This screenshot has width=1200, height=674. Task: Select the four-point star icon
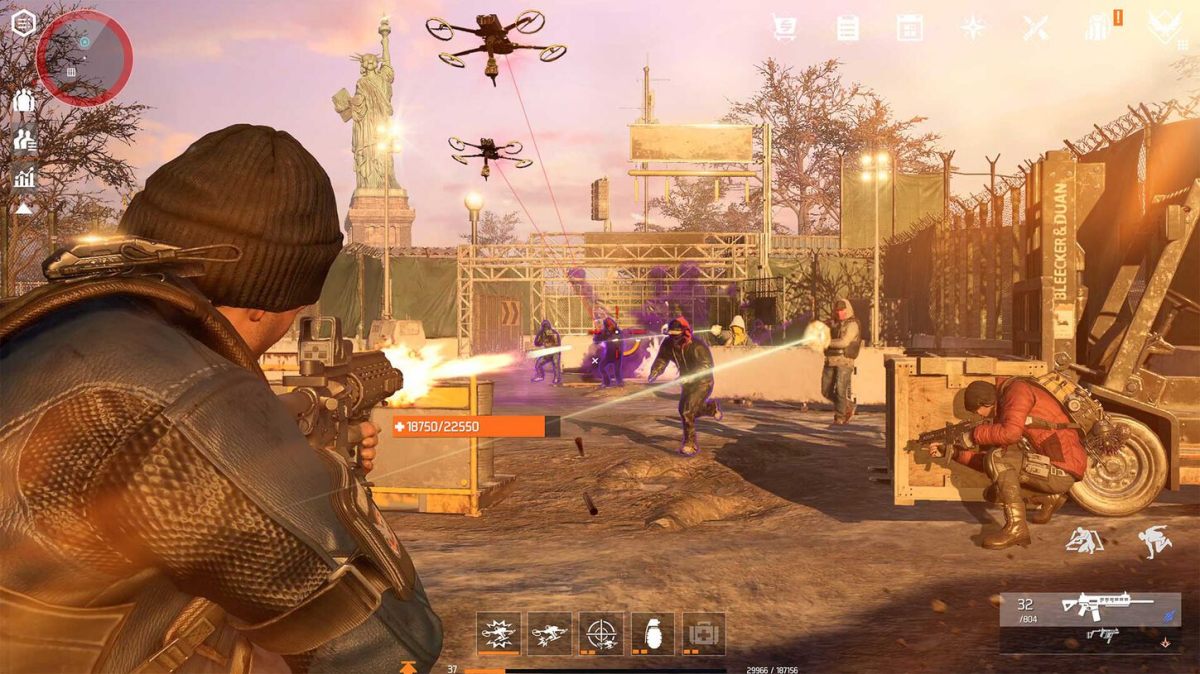click(x=973, y=27)
